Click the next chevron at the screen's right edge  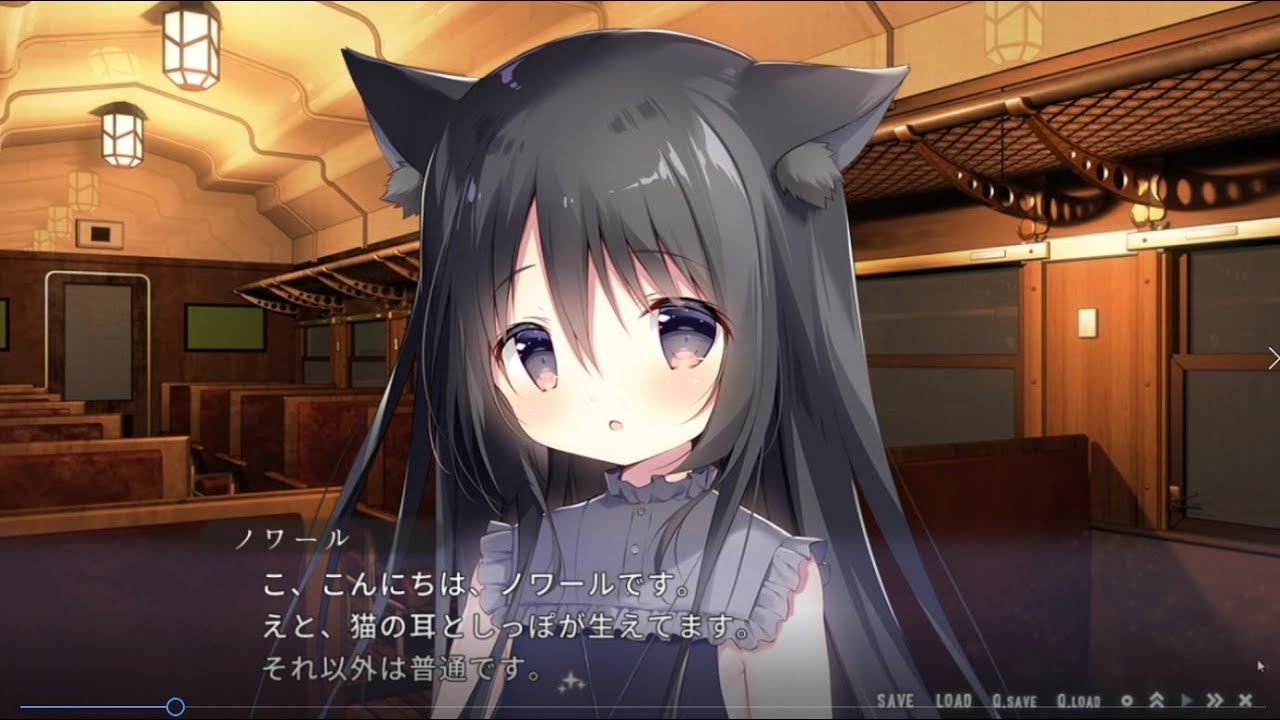pyautogui.click(x=1273, y=357)
